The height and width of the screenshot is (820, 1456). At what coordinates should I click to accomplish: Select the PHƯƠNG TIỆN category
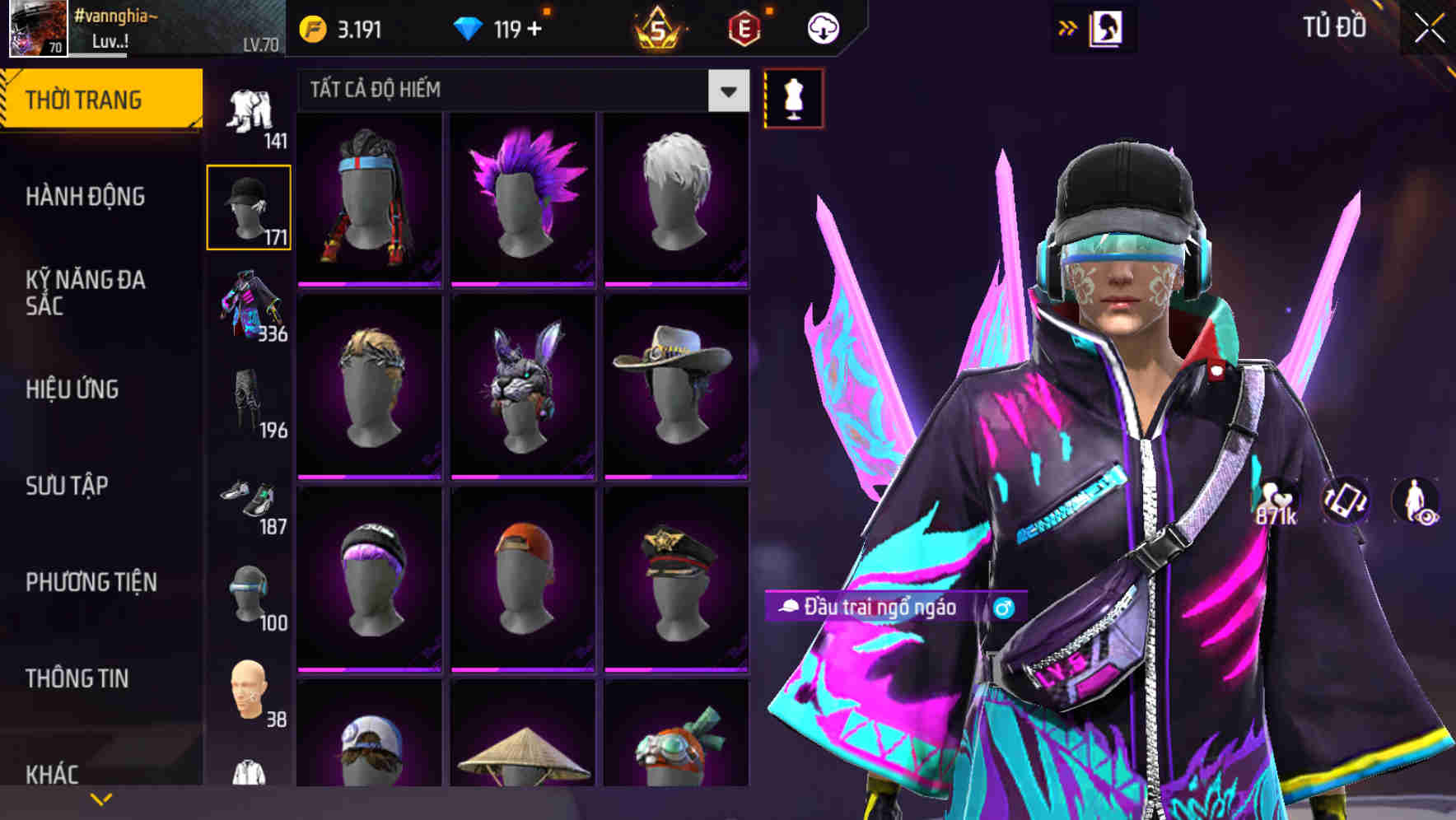91,582
